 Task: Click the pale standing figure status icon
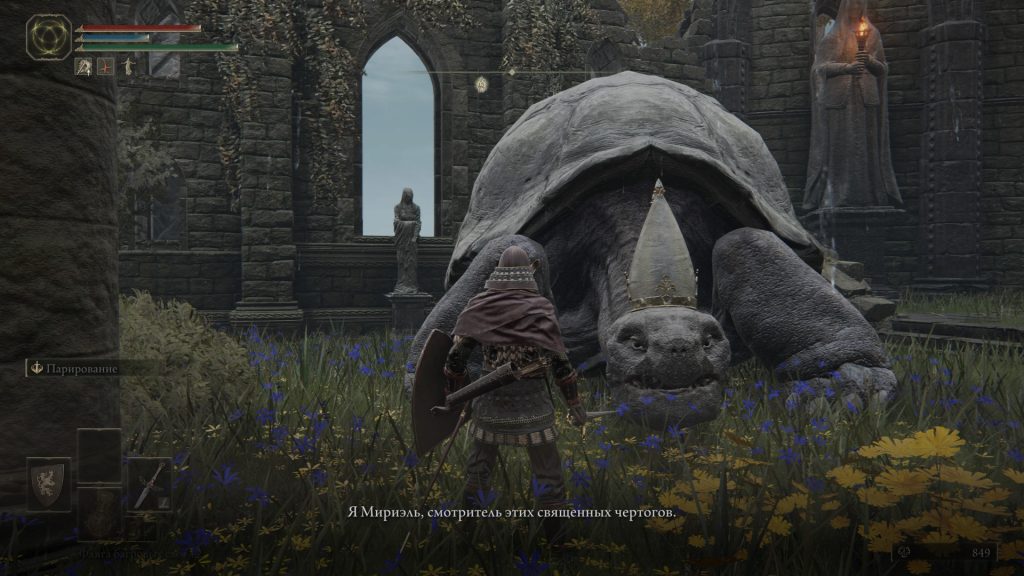(127, 67)
